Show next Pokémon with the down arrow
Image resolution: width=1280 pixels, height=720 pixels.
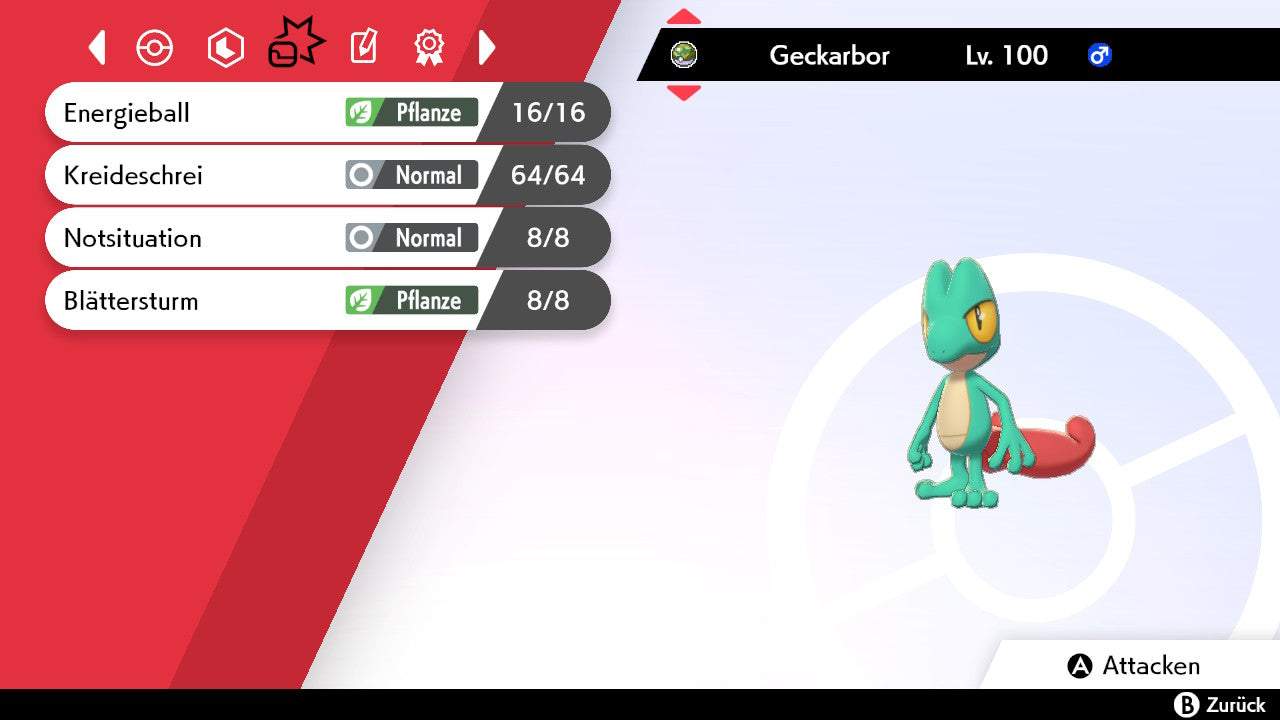click(684, 93)
